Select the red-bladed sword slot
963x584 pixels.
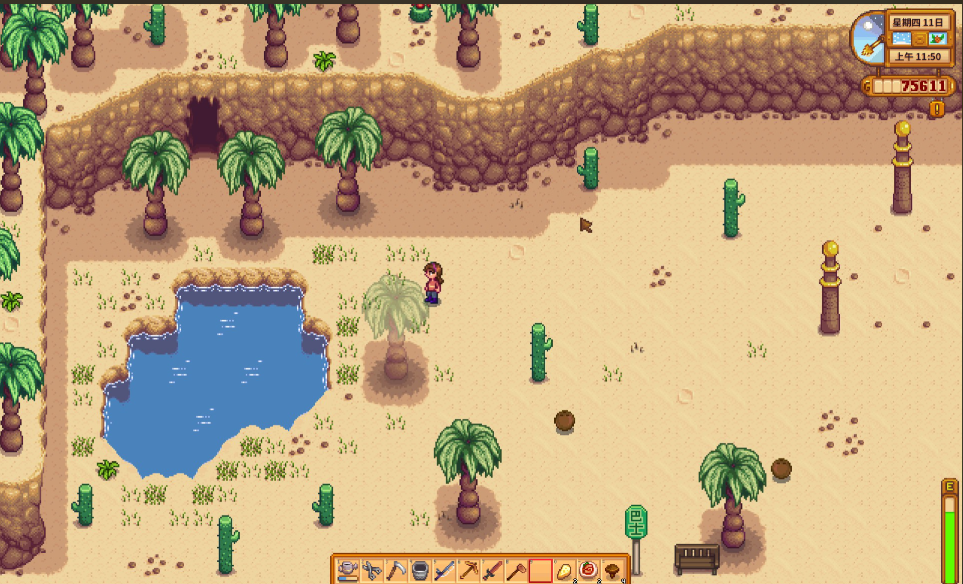tap(492, 571)
